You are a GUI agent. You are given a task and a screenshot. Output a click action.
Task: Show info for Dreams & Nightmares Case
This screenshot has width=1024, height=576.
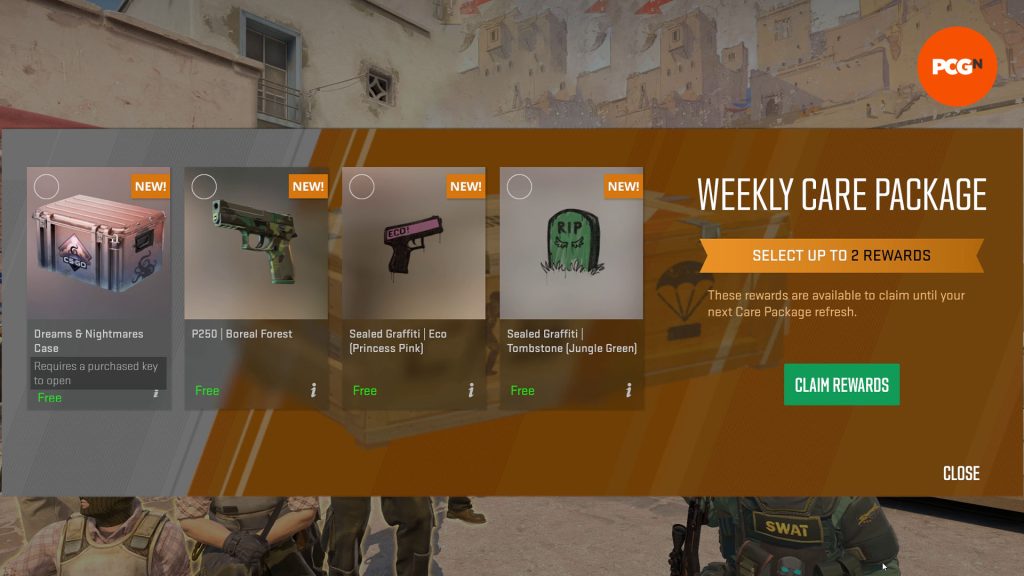coord(156,392)
